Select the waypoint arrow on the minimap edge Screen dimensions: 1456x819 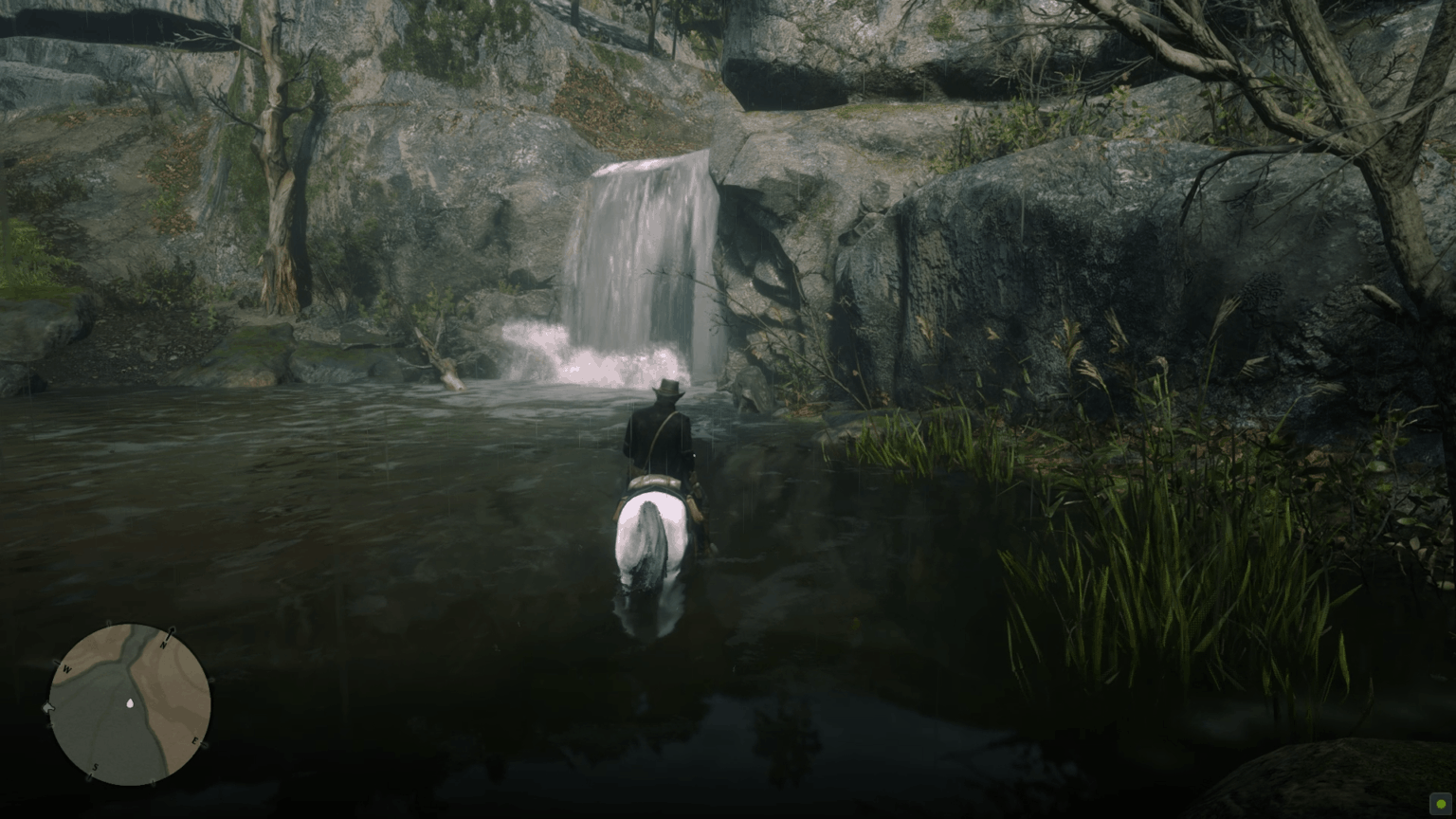click(x=47, y=706)
